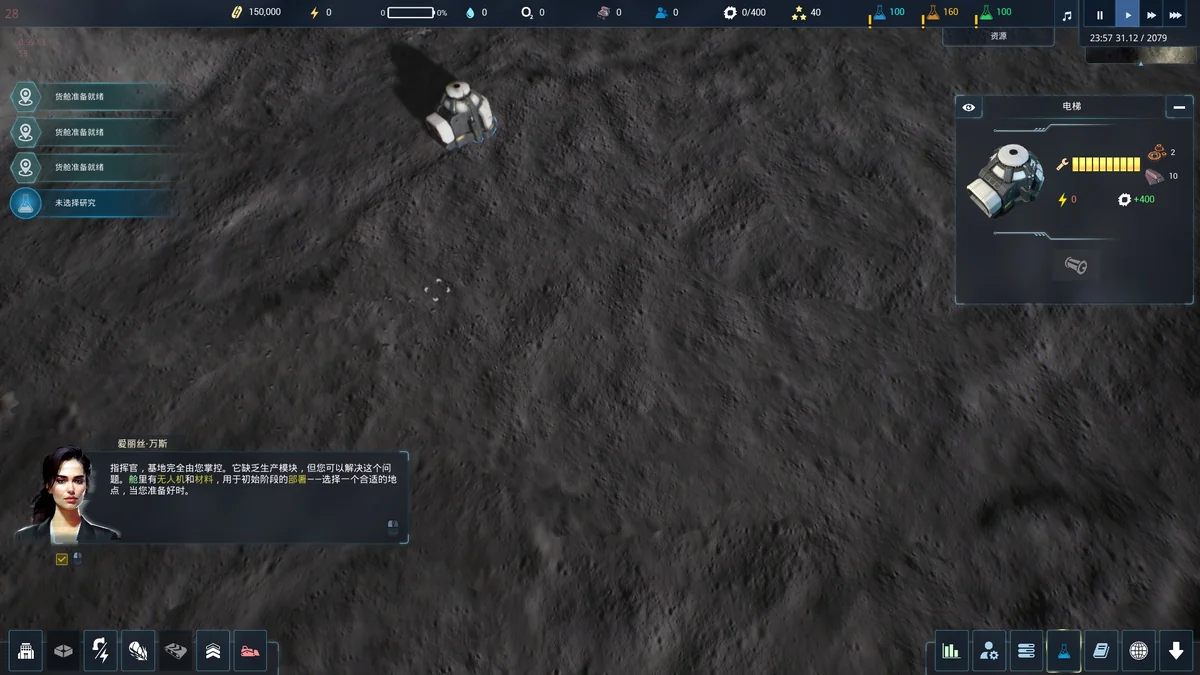The image size is (1200, 675).
Task: Click the white down-arrow button
Action: 1176,651
